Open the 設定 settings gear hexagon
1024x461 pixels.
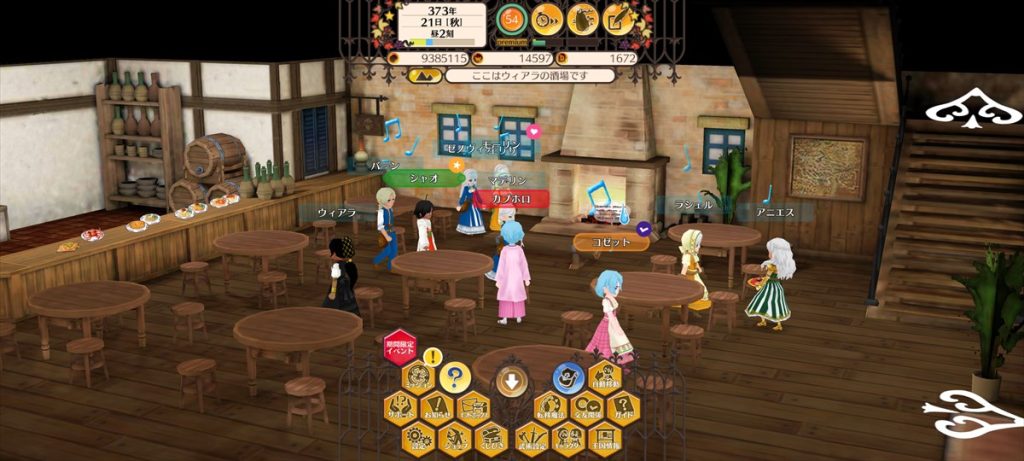pos(417,437)
